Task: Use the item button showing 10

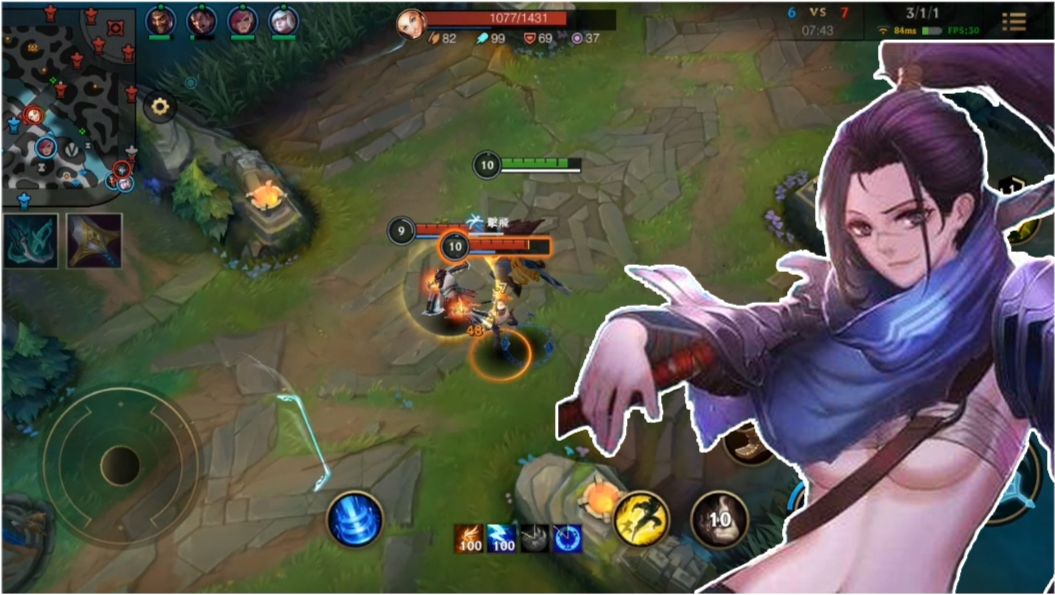Action: tap(719, 520)
